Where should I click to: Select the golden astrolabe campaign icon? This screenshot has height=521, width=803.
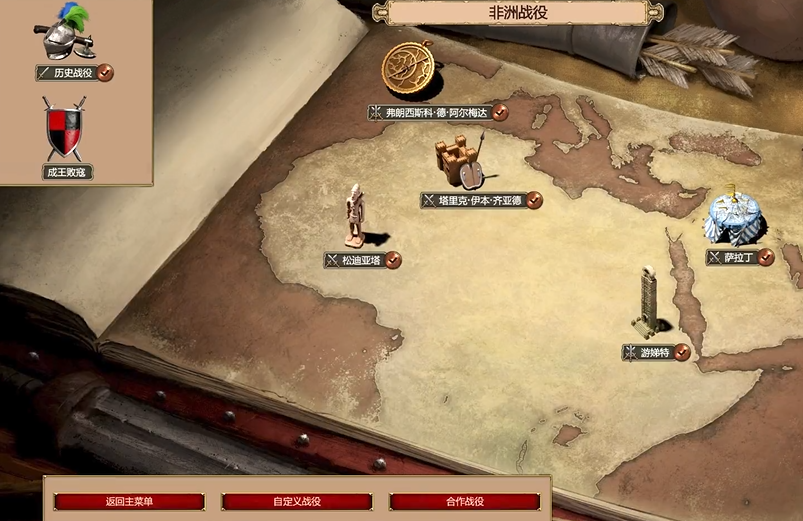tap(408, 67)
